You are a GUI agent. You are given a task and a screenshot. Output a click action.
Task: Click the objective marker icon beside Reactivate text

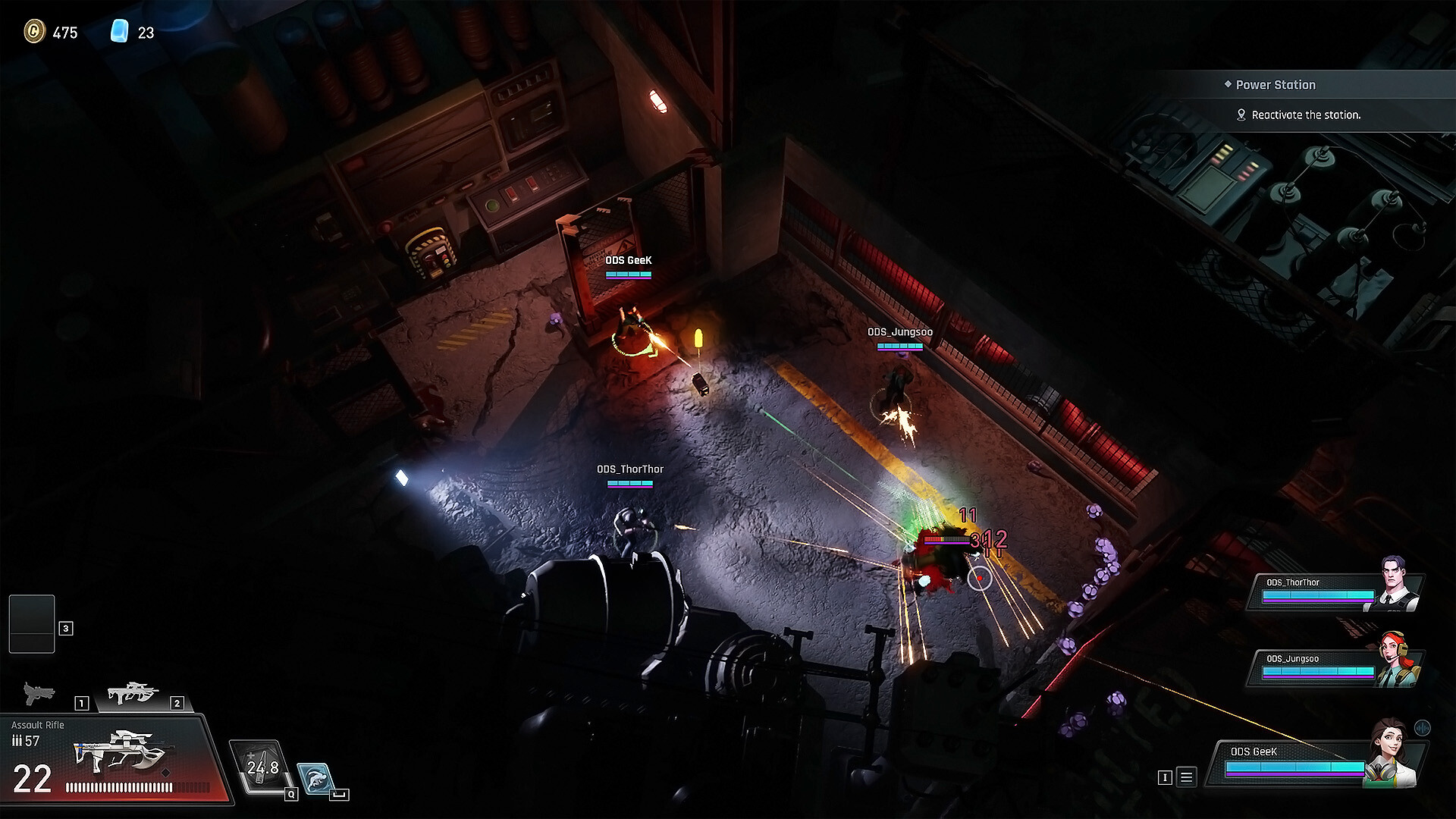1241,115
